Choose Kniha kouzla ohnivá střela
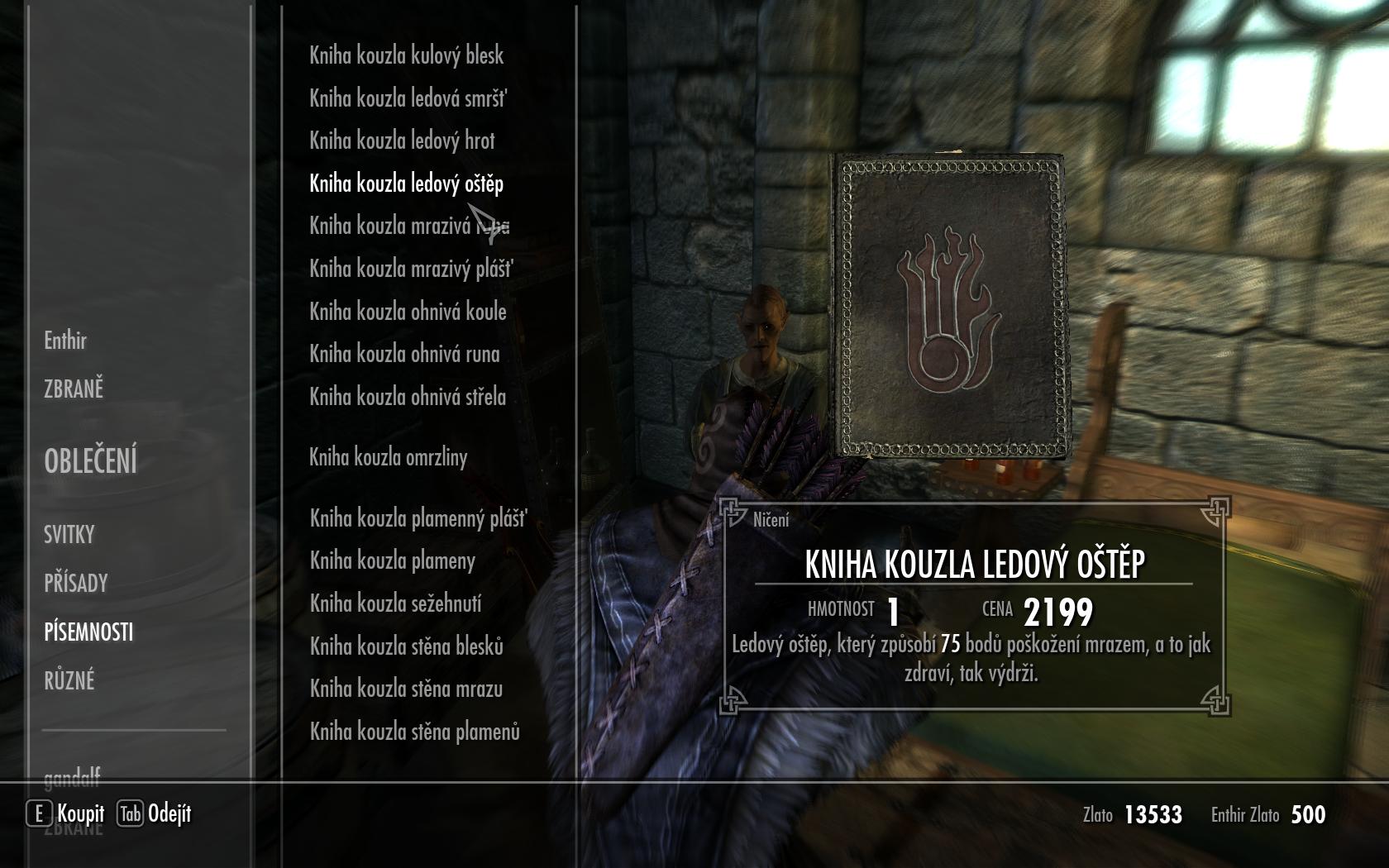This screenshot has width=1389, height=868. coord(408,397)
